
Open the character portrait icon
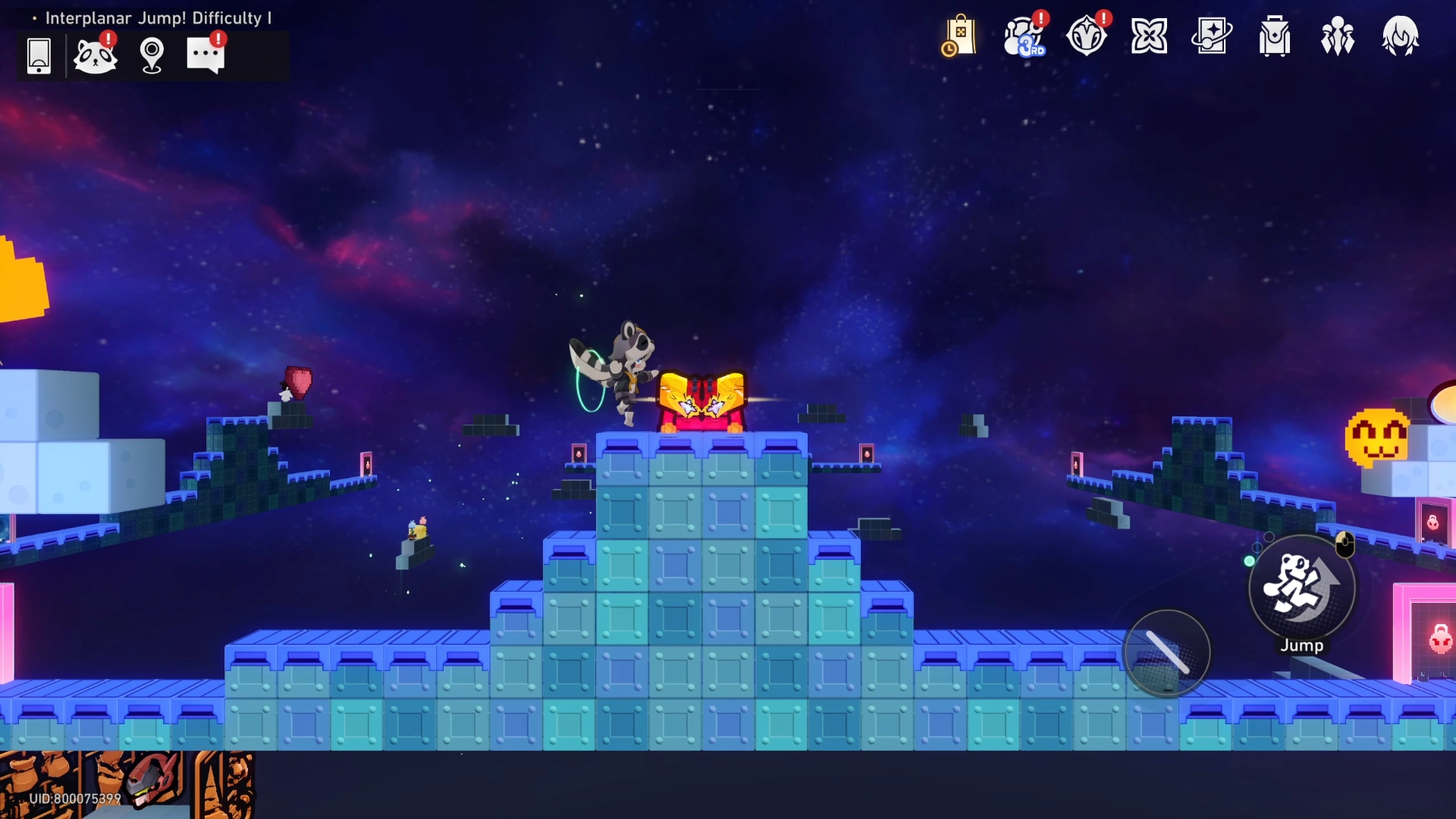coord(1400,36)
